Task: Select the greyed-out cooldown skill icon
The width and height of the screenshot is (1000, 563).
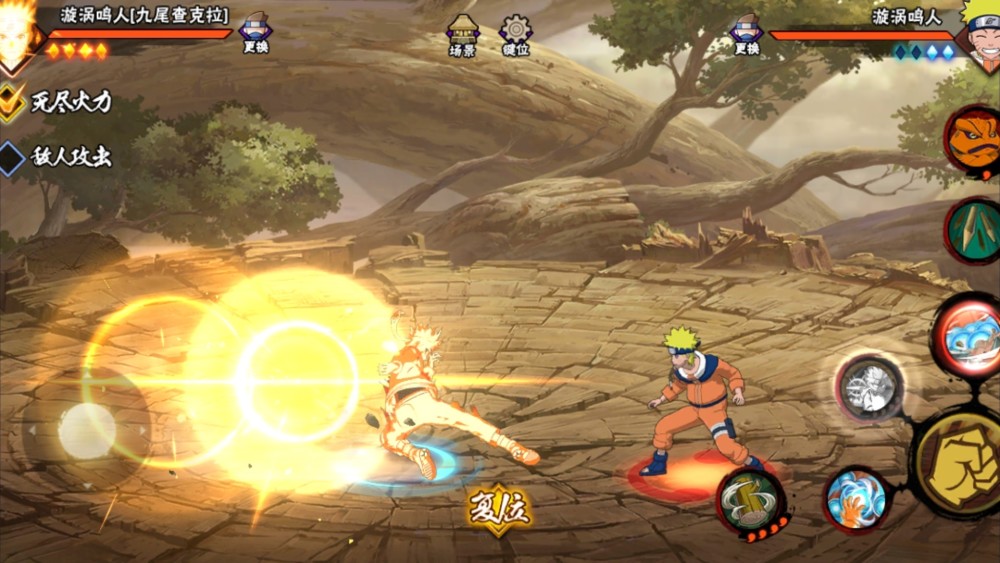Action: point(870,387)
